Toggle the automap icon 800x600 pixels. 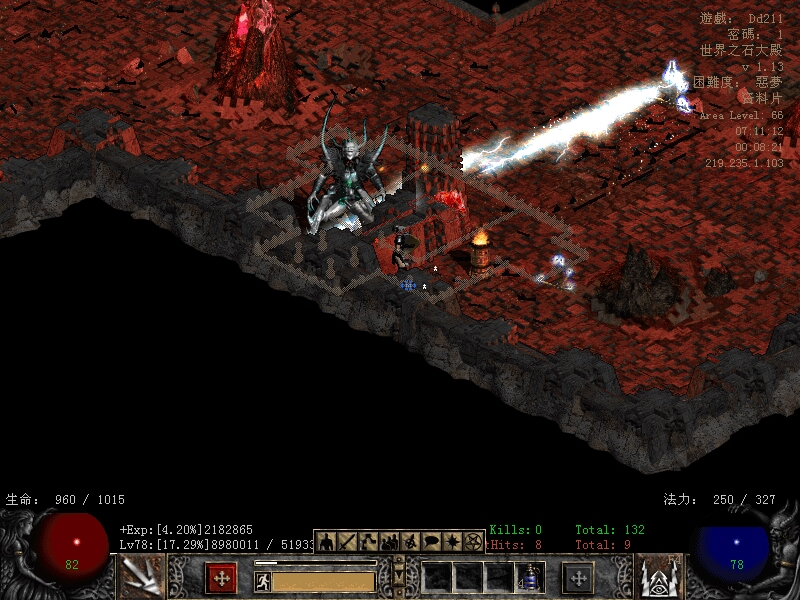point(410,541)
